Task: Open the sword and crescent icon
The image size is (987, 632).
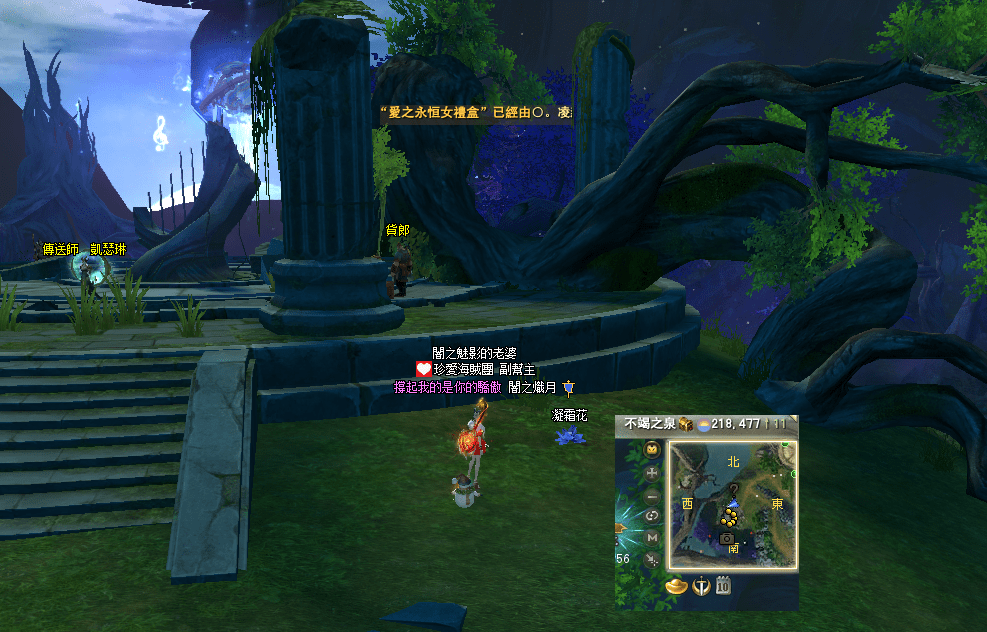Action: click(701, 586)
